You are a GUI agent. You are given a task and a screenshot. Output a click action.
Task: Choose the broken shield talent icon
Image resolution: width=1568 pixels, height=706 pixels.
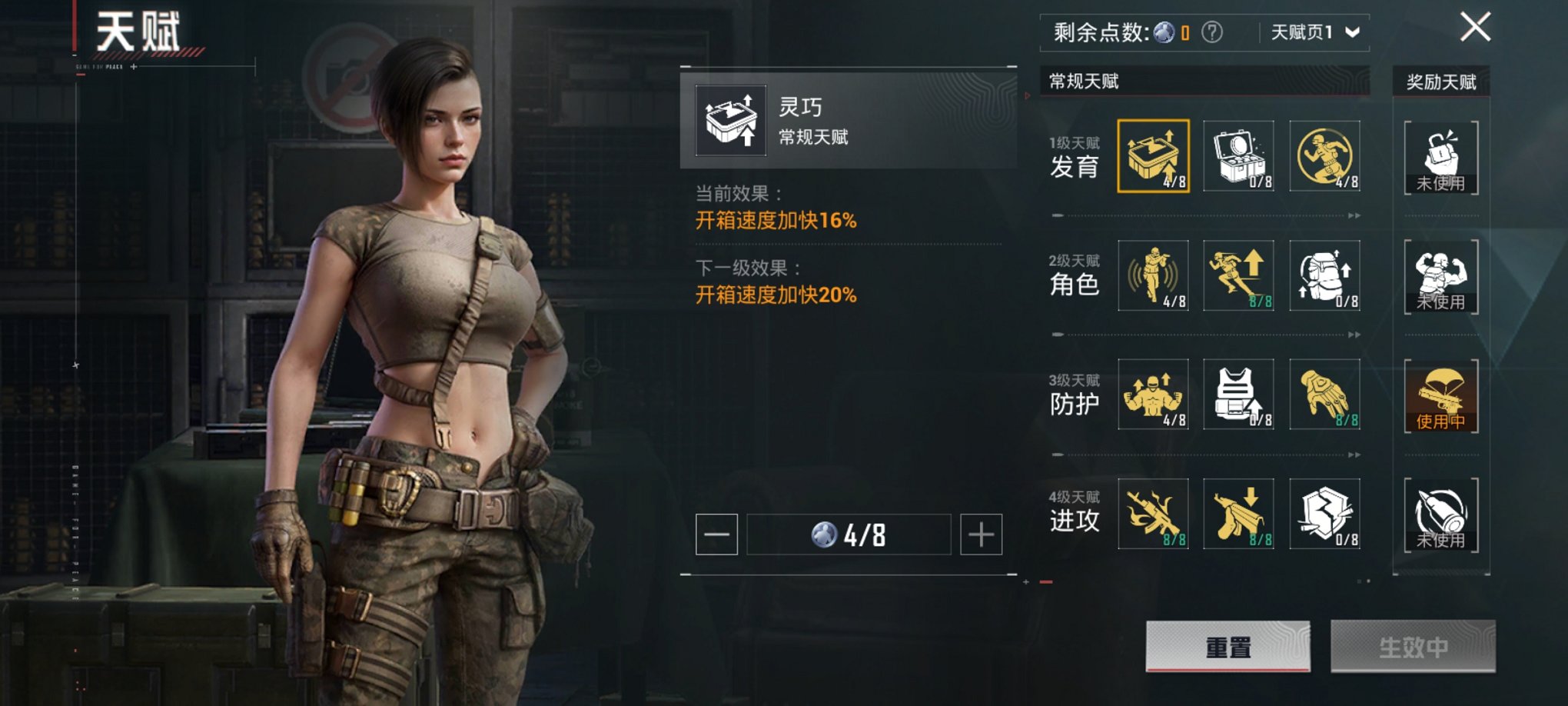click(x=1324, y=514)
